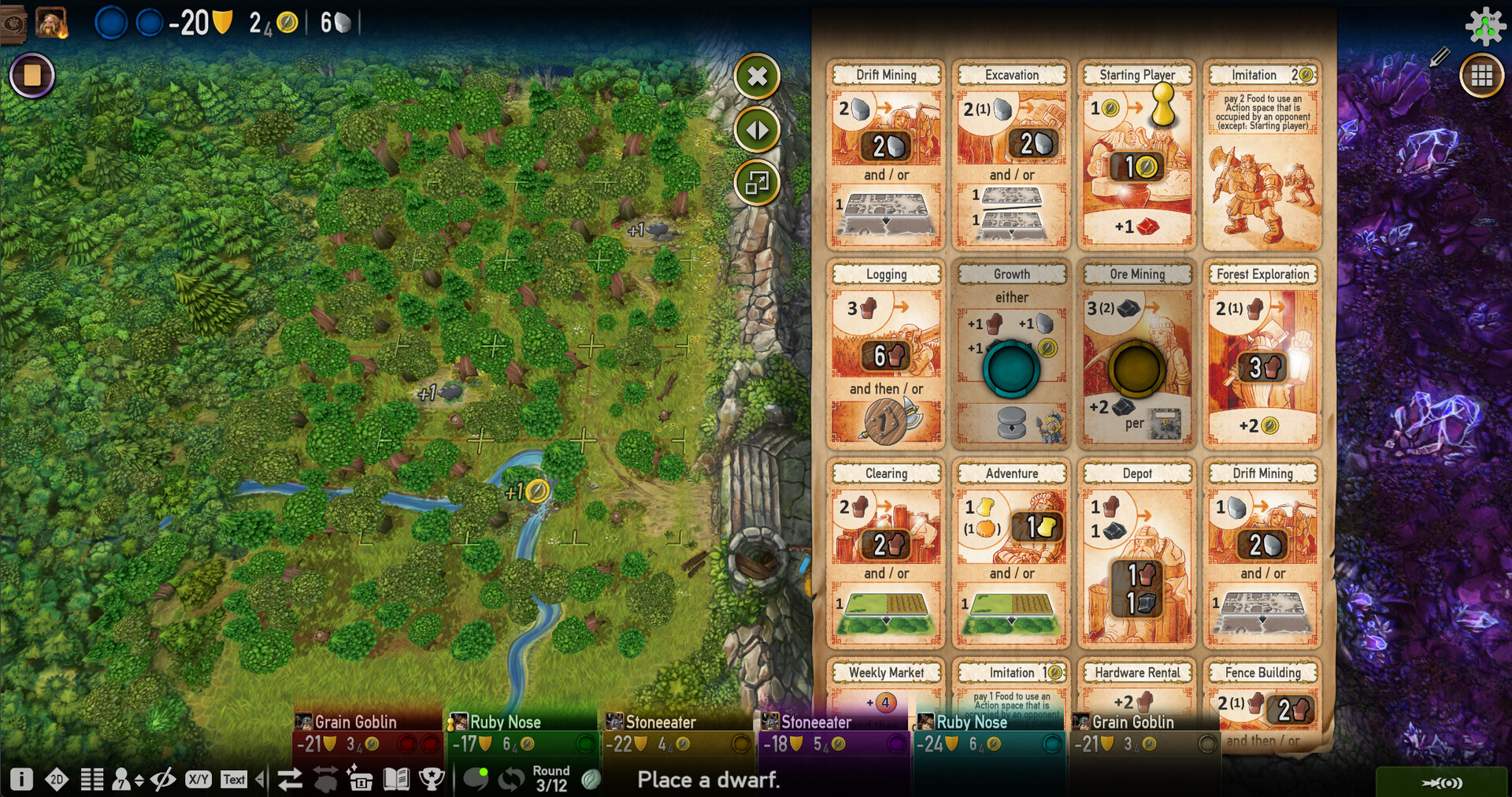1512x797 pixels.
Task: Choose the Adventure action card
Action: tap(1011, 554)
